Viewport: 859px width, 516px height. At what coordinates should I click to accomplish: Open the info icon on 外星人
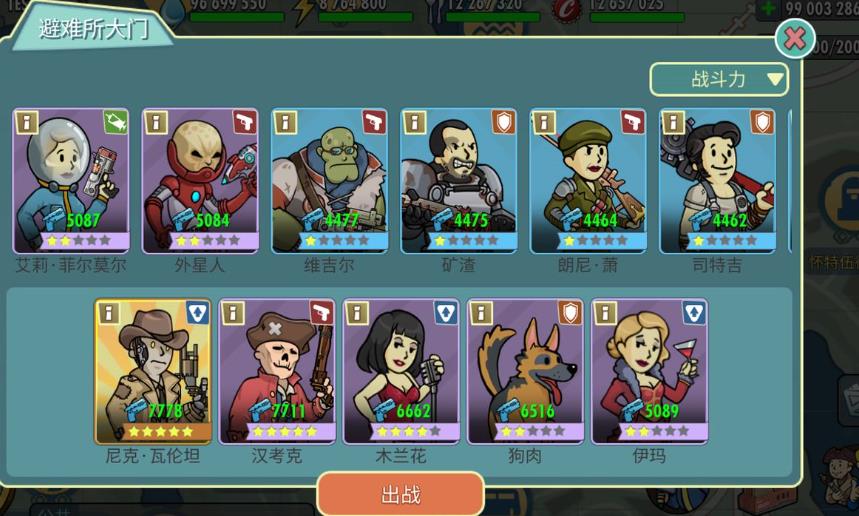pos(156,122)
